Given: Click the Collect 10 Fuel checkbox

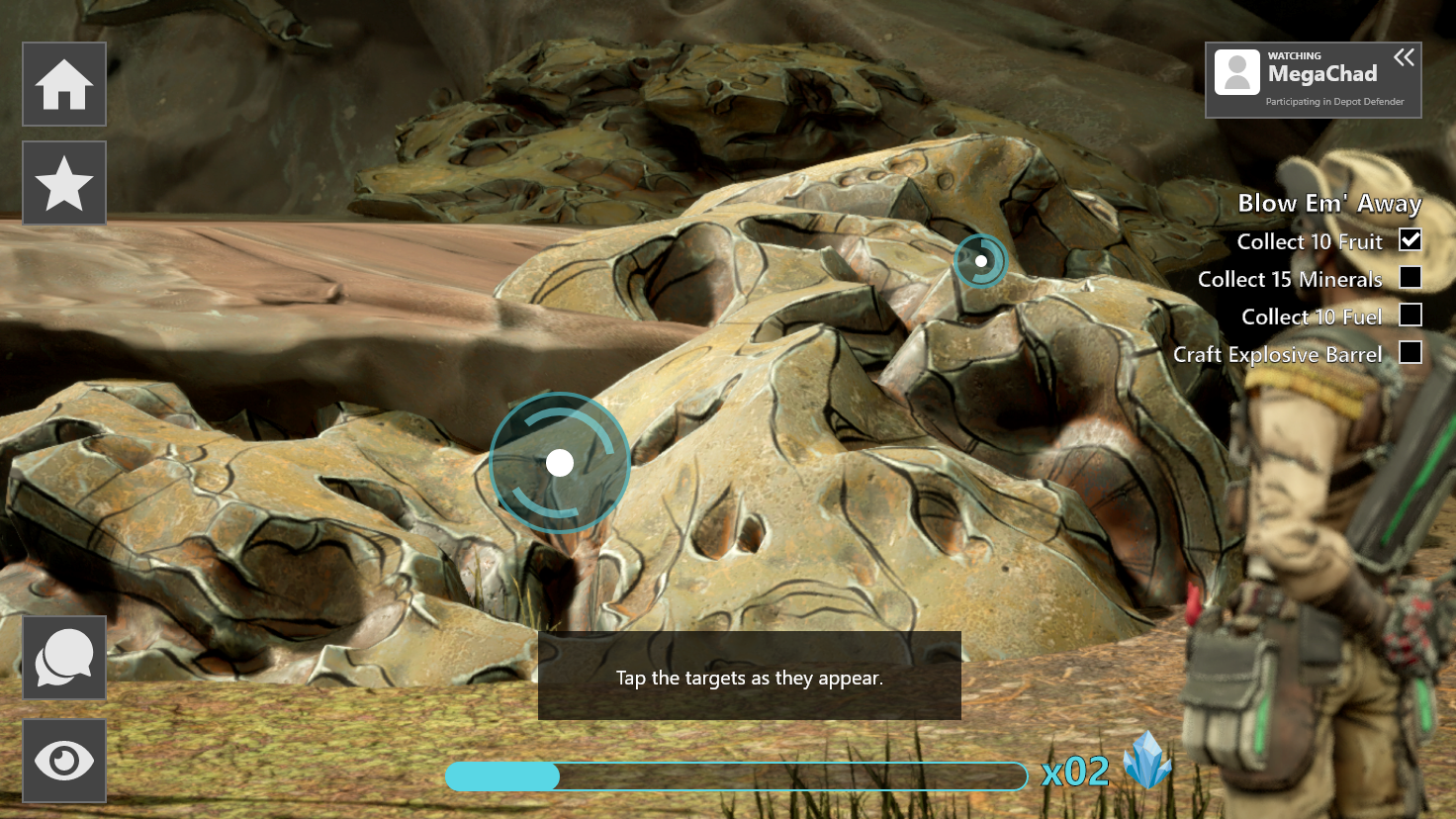Looking at the screenshot, I should point(1410,316).
